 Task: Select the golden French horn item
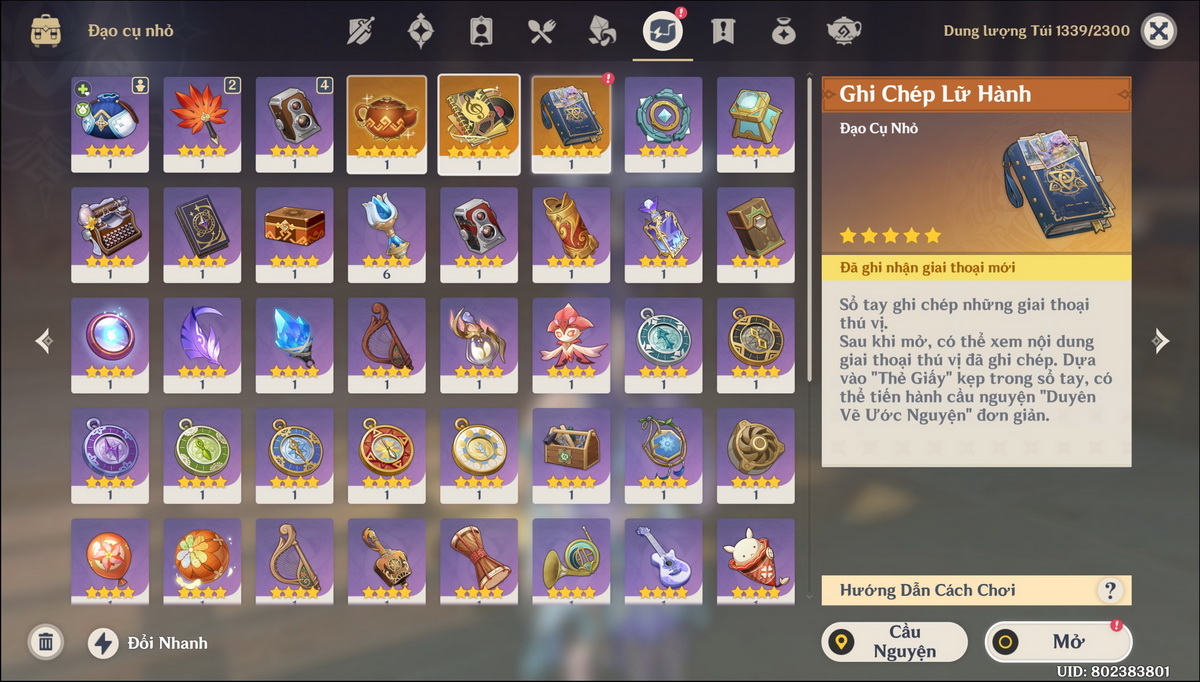click(x=571, y=560)
